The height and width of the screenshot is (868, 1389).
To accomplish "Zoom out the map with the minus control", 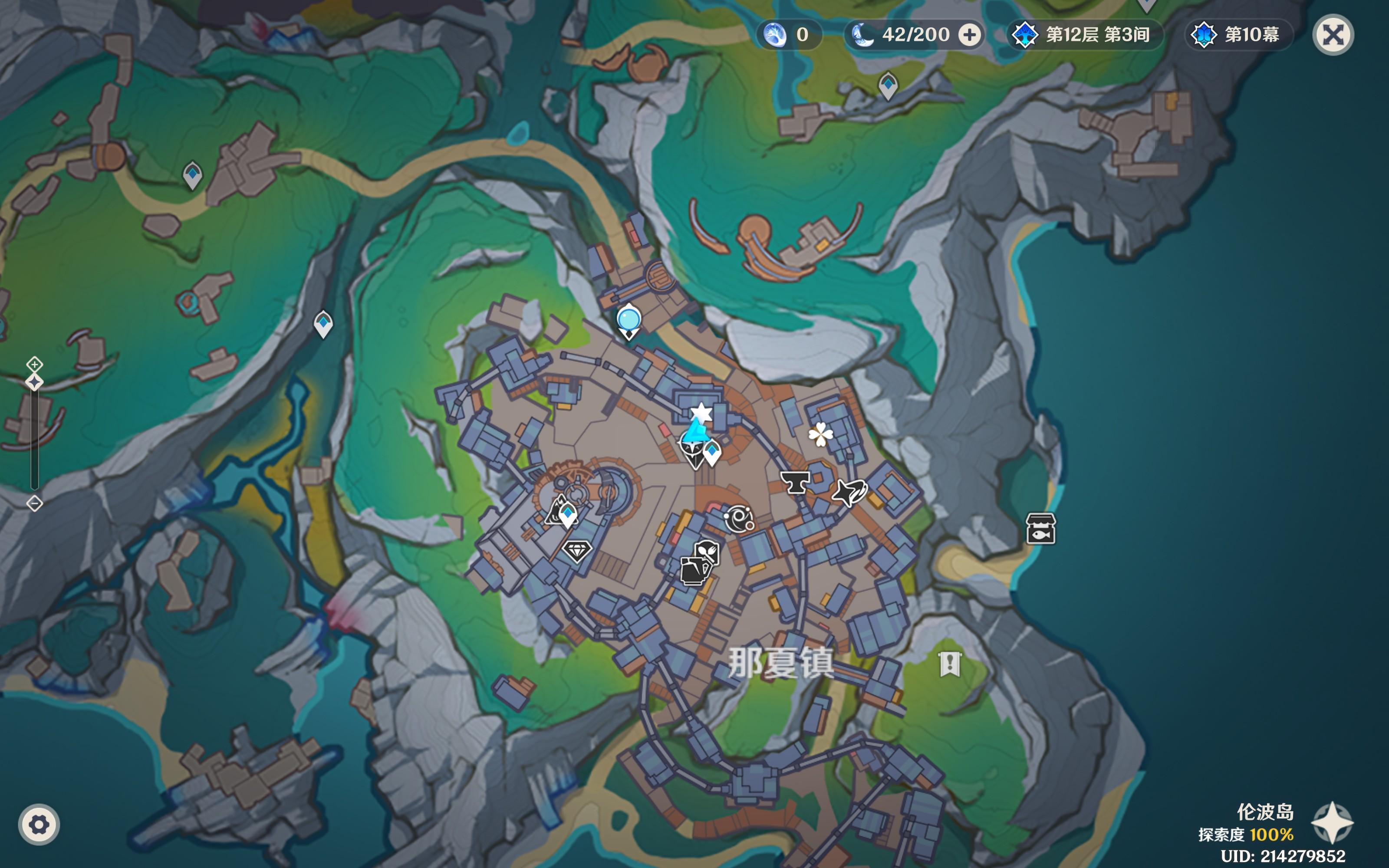I will click(34, 503).
